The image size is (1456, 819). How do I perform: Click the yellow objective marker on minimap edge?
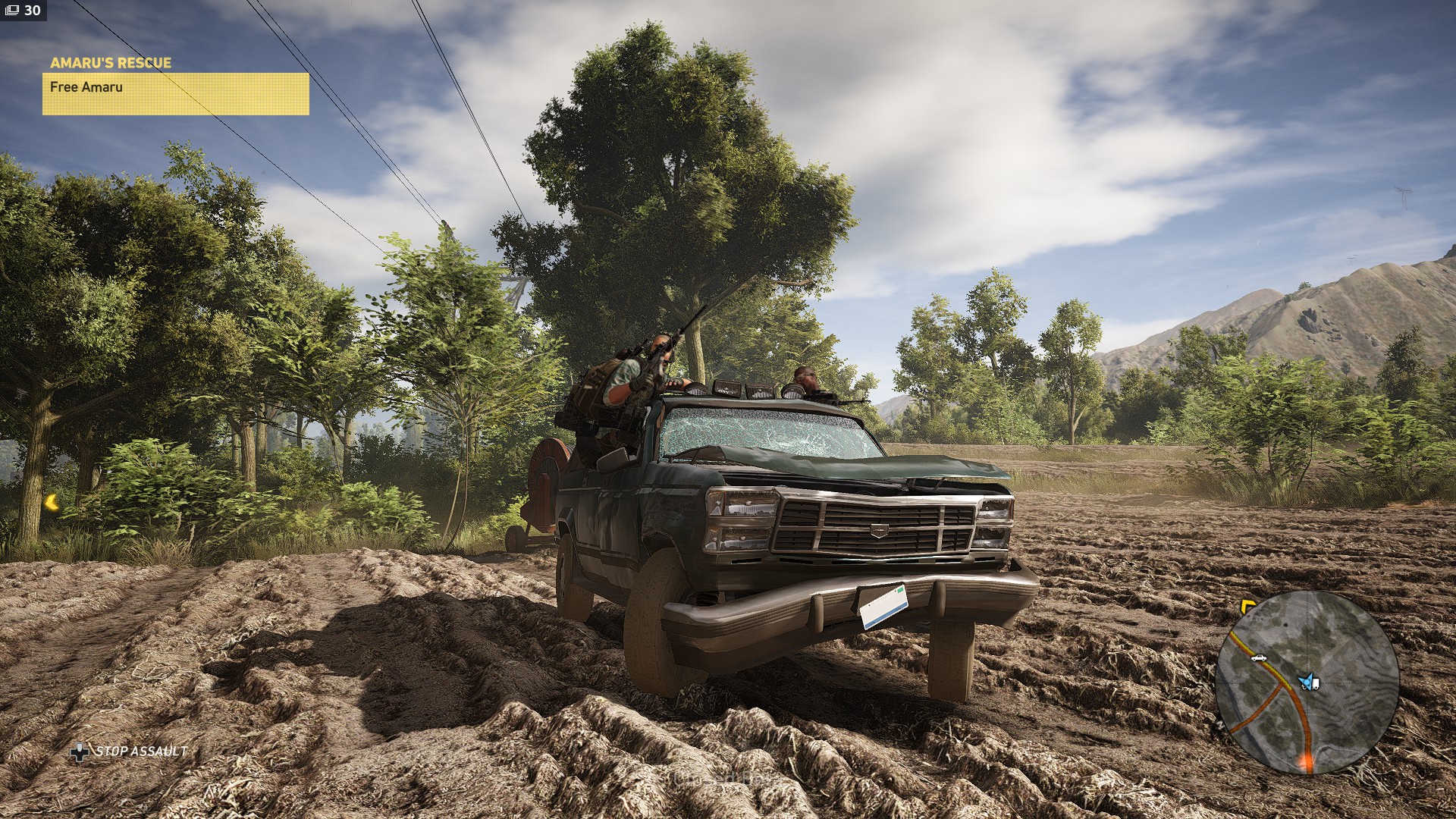(x=1247, y=606)
